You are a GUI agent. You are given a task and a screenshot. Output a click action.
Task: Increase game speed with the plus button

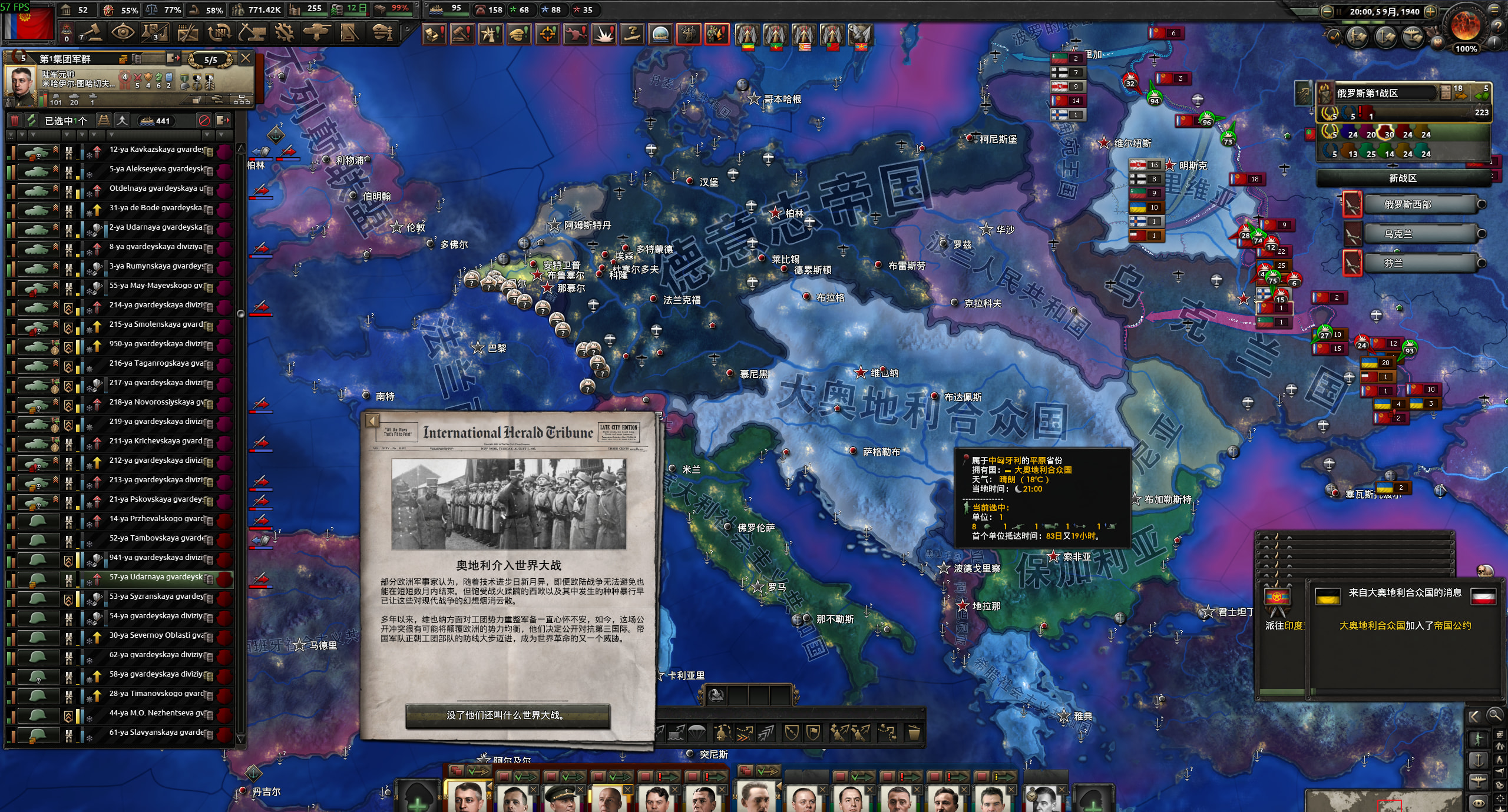tap(1430, 12)
